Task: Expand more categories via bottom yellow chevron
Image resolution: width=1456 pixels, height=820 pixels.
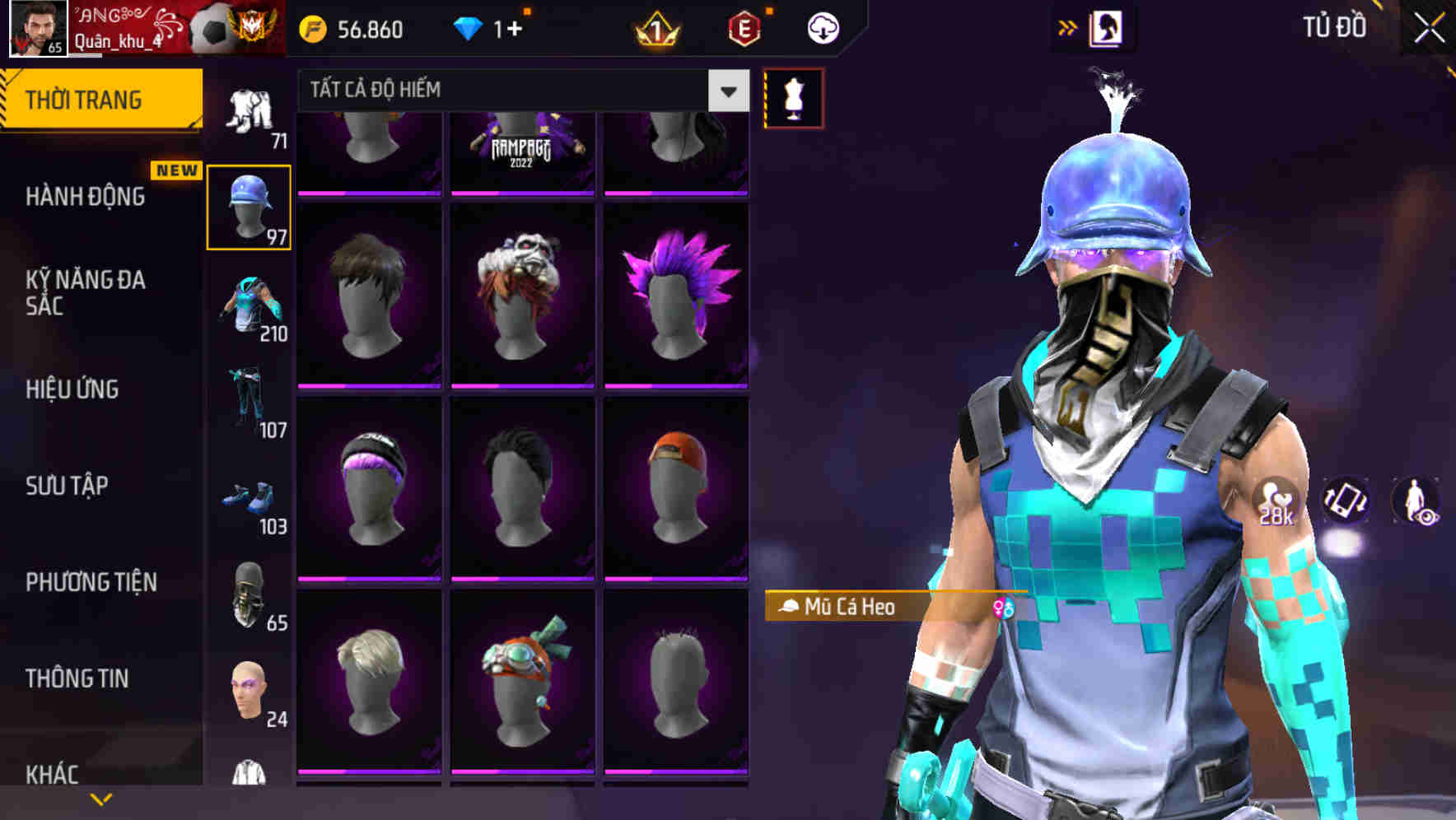Action: 101,797
